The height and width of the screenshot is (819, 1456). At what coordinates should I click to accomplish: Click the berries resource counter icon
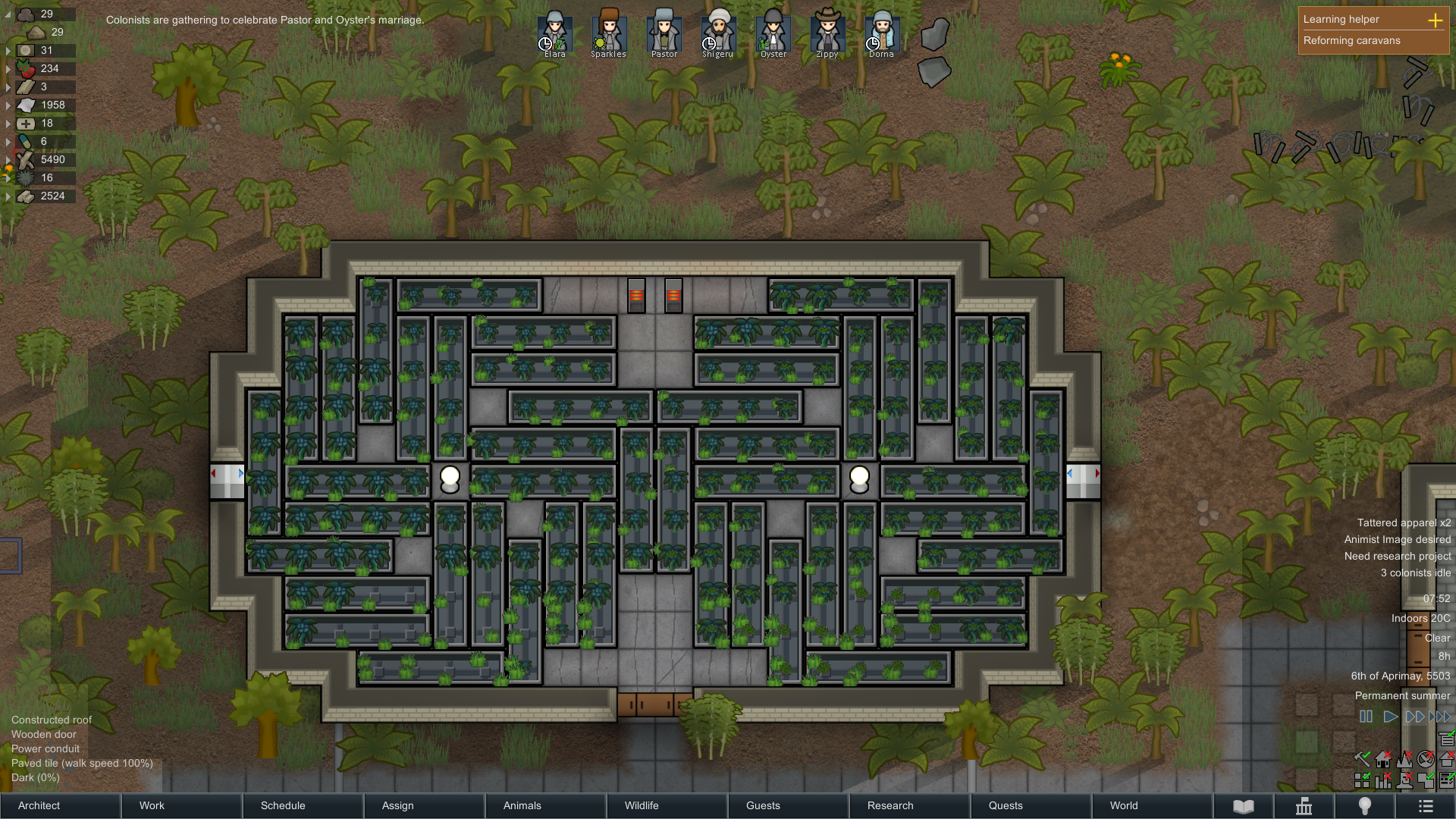(x=24, y=68)
